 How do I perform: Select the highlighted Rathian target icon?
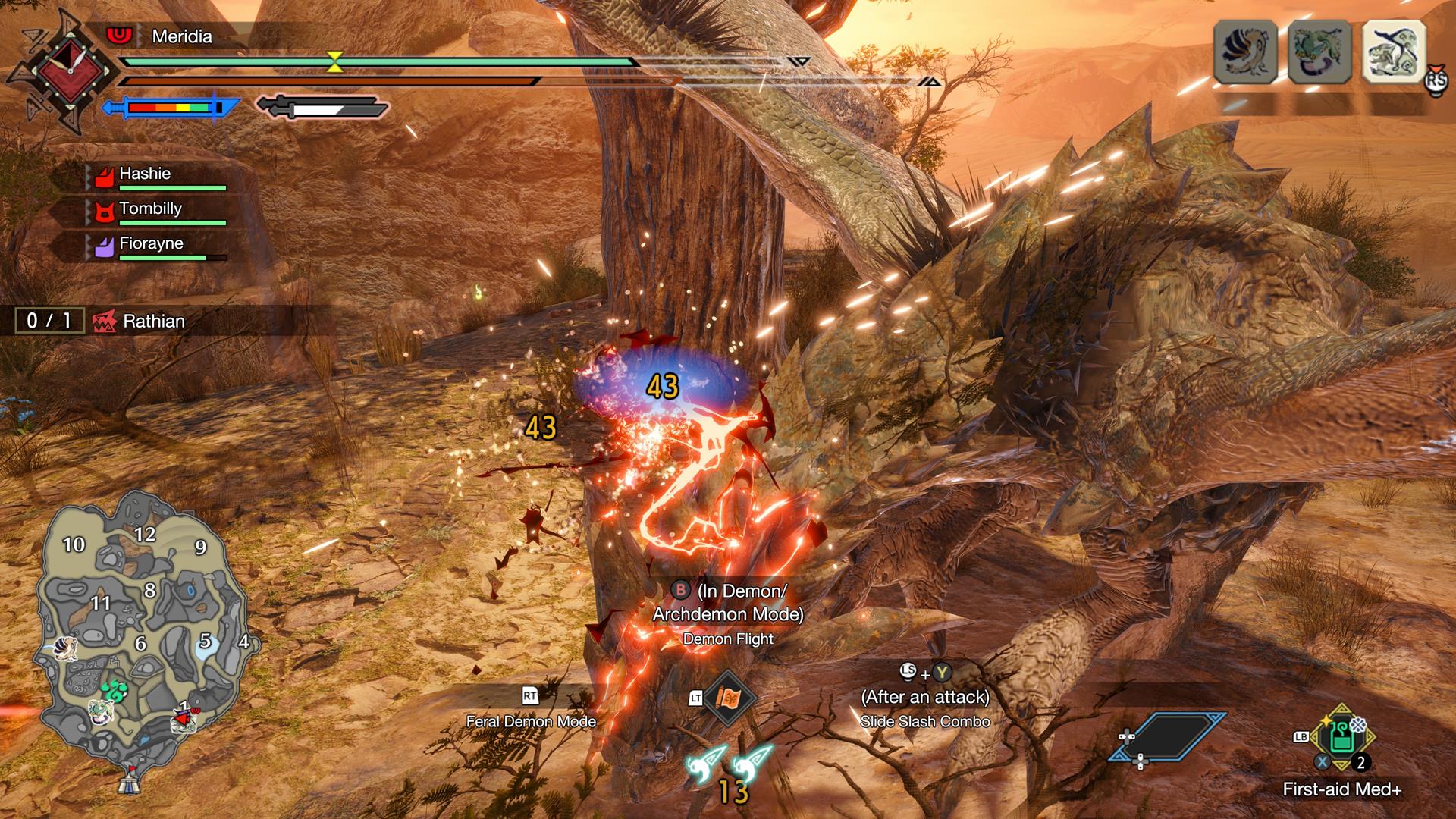point(1394,51)
